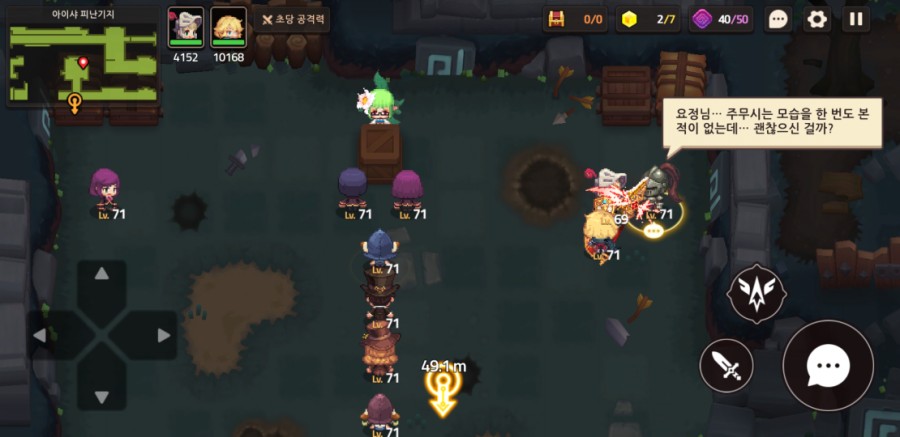Move up with the d-pad arrow
Viewport: 900px width, 437px height.
[102, 274]
